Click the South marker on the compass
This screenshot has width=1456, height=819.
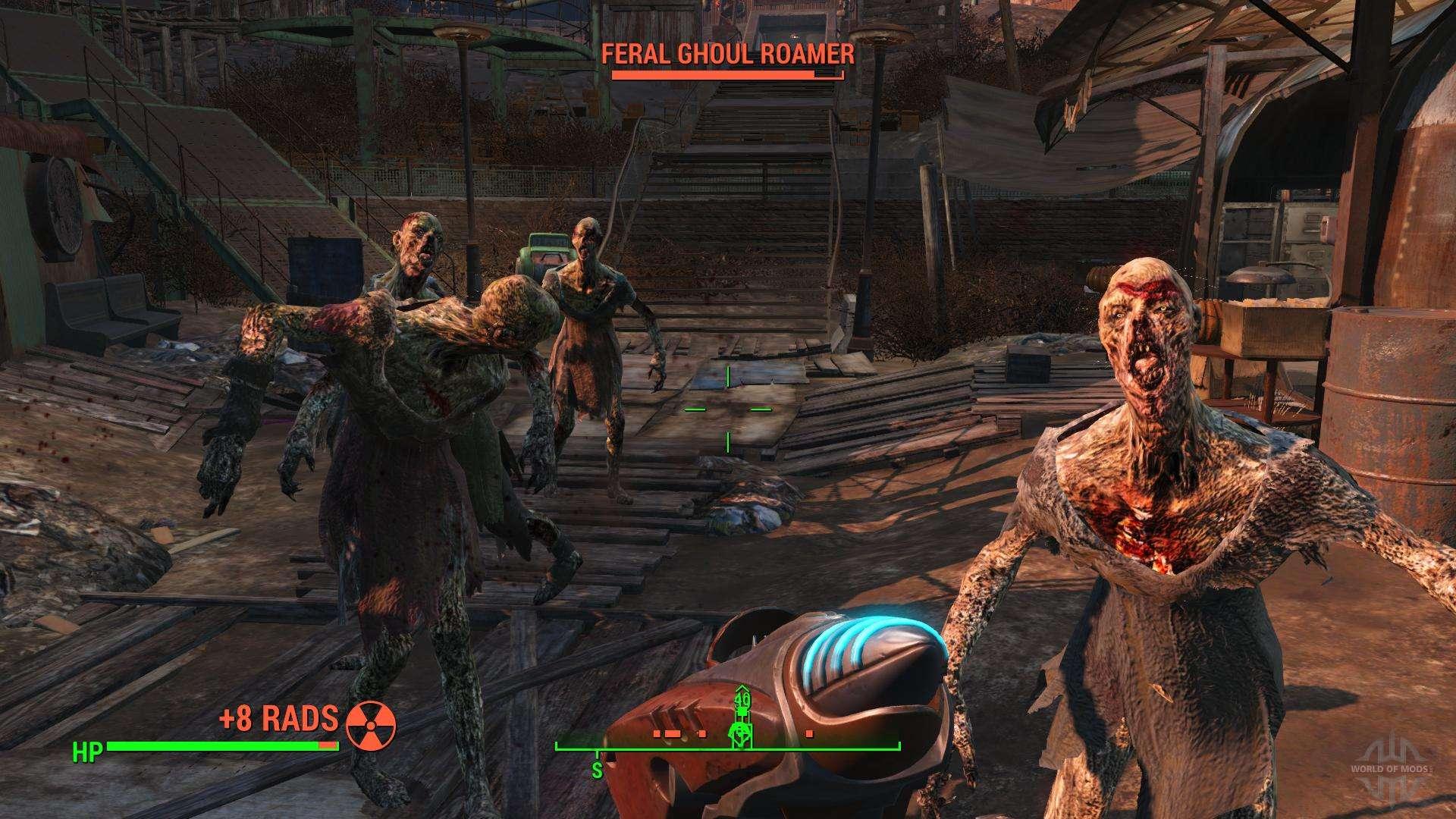[x=597, y=770]
